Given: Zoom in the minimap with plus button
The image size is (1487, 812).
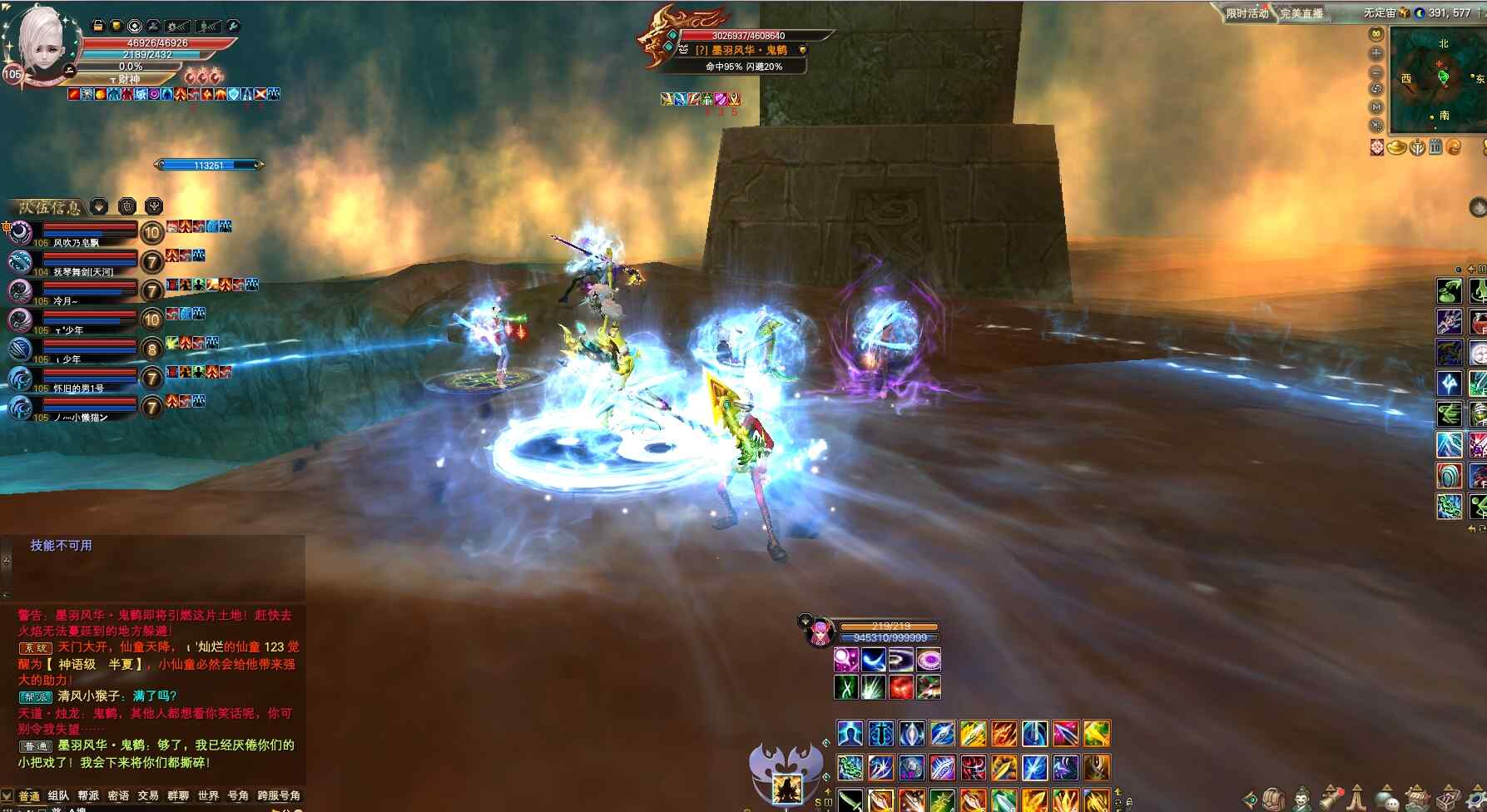Looking at the screenshot, I should 1376,53.
